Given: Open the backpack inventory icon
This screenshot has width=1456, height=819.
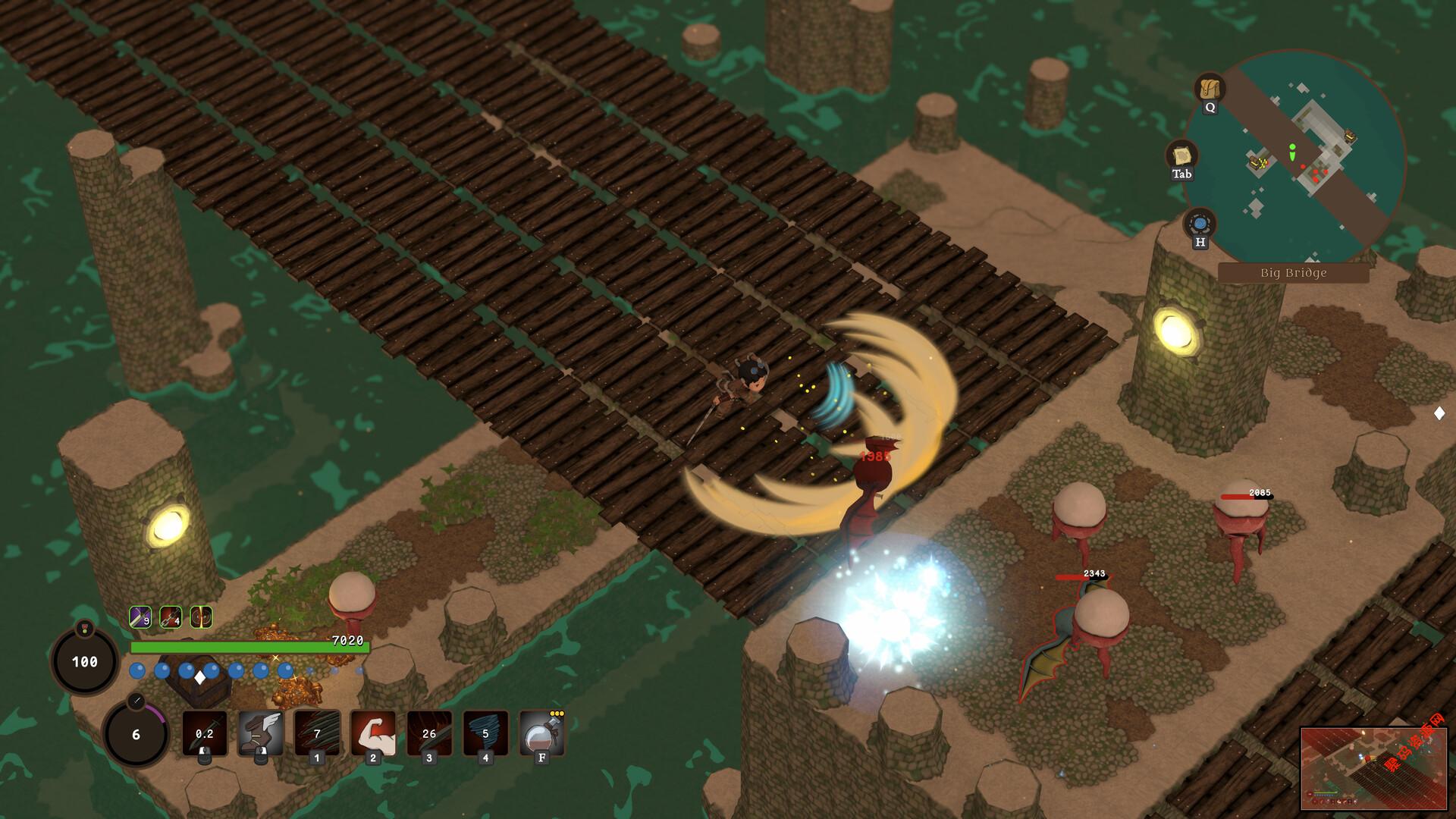Looking at the screenshot, I should click(1210, 89).
